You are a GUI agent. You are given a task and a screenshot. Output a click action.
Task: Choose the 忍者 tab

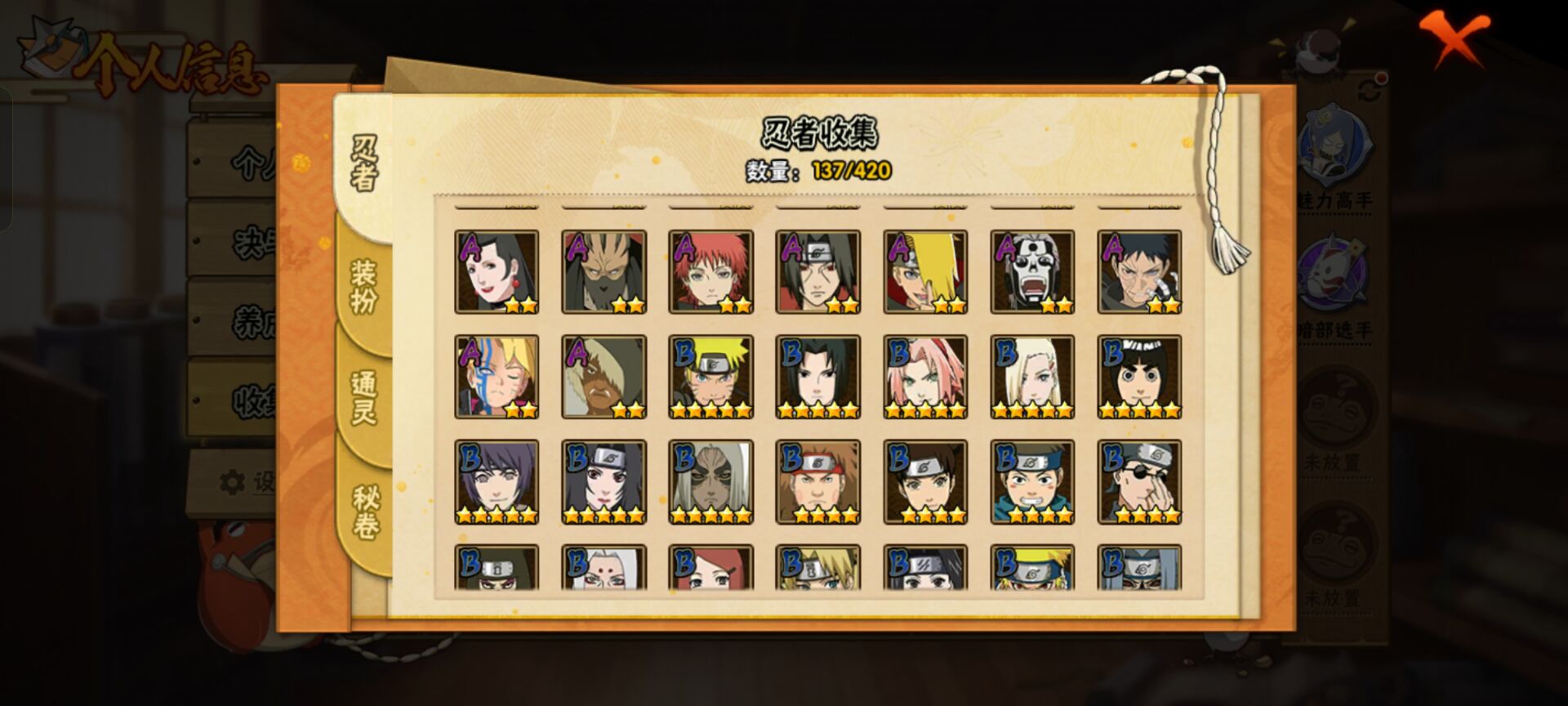(x=364, y=163)
